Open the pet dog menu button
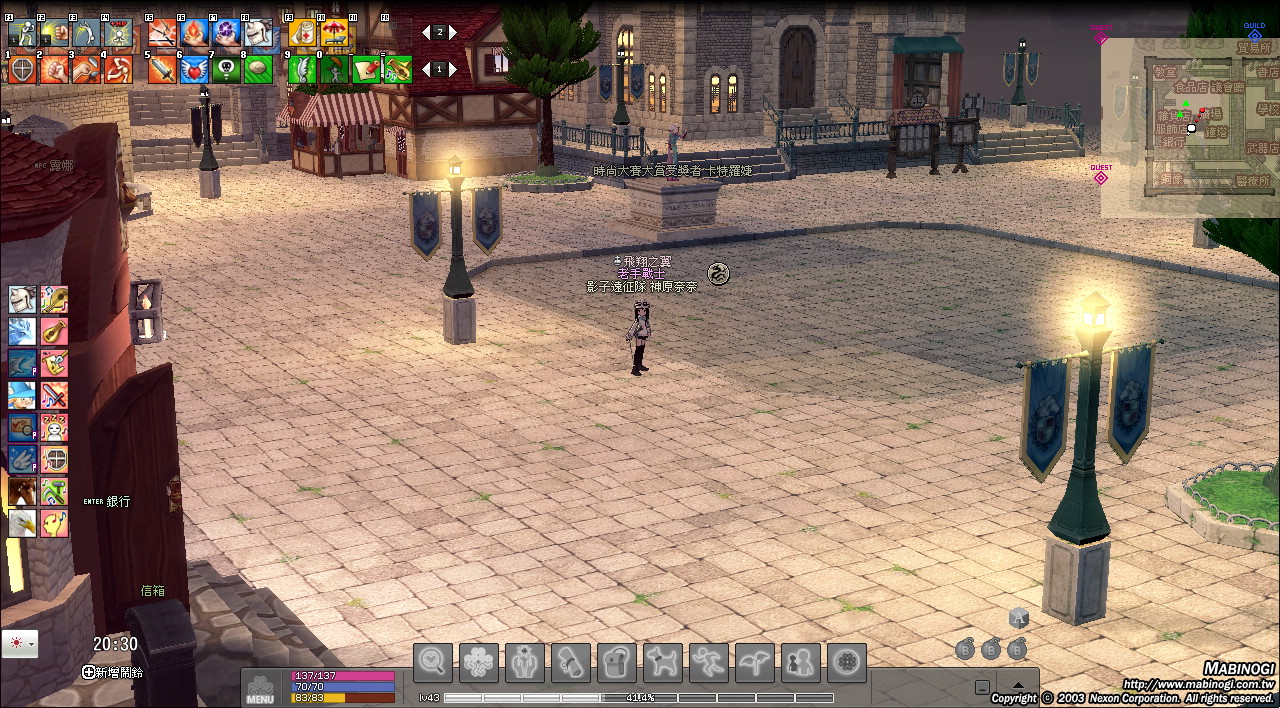Viewport: 1280px width, 708px height. pyautogui.click(x=663, y=662)
